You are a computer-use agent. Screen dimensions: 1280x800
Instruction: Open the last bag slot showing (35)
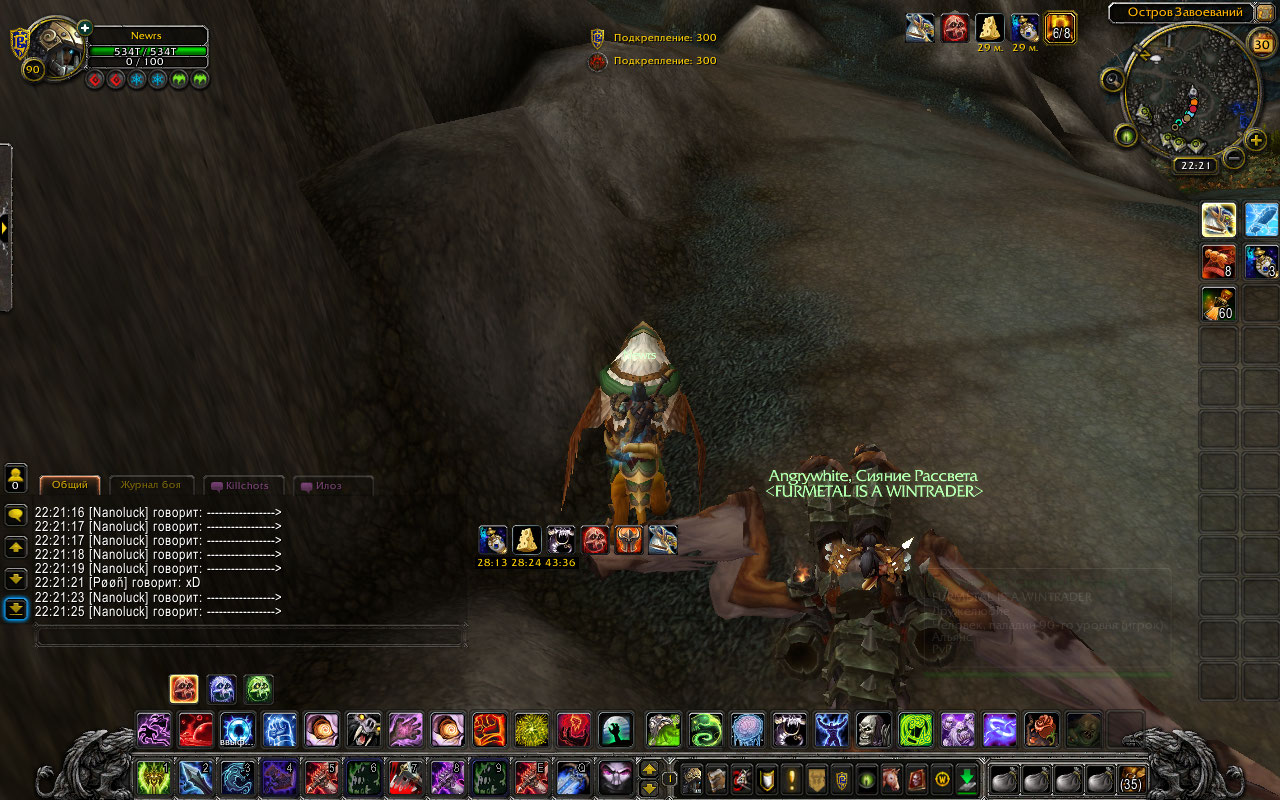[1131, 778]
